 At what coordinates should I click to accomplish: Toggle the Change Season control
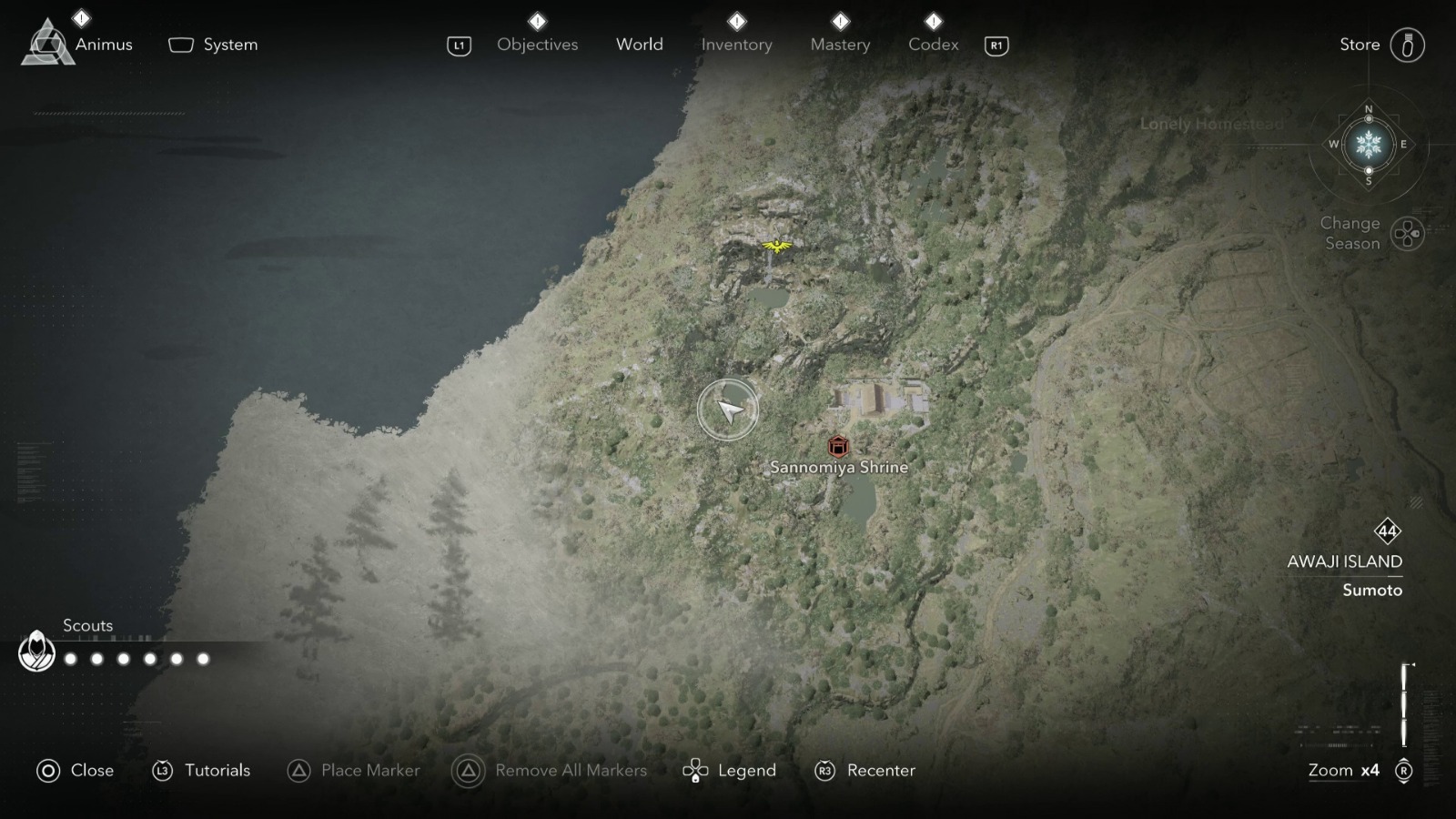1406,234
